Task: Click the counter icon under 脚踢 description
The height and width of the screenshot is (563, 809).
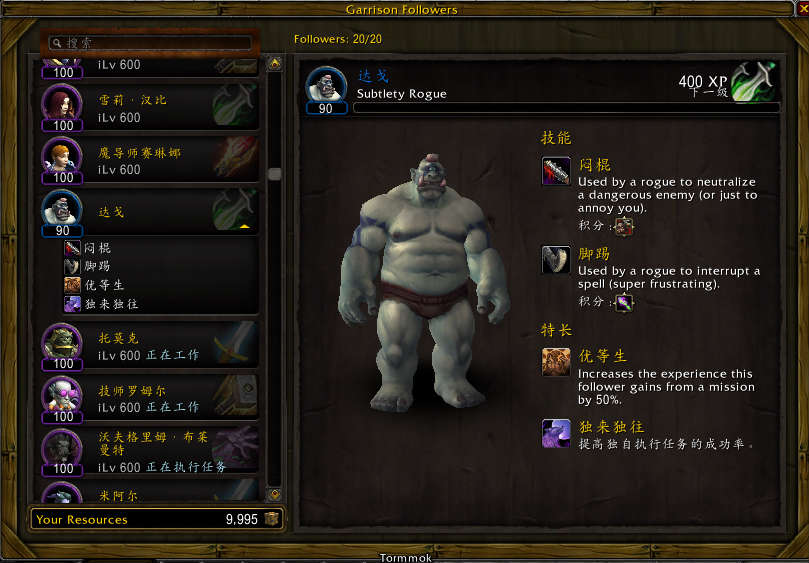Action: [x=624, y=302]
